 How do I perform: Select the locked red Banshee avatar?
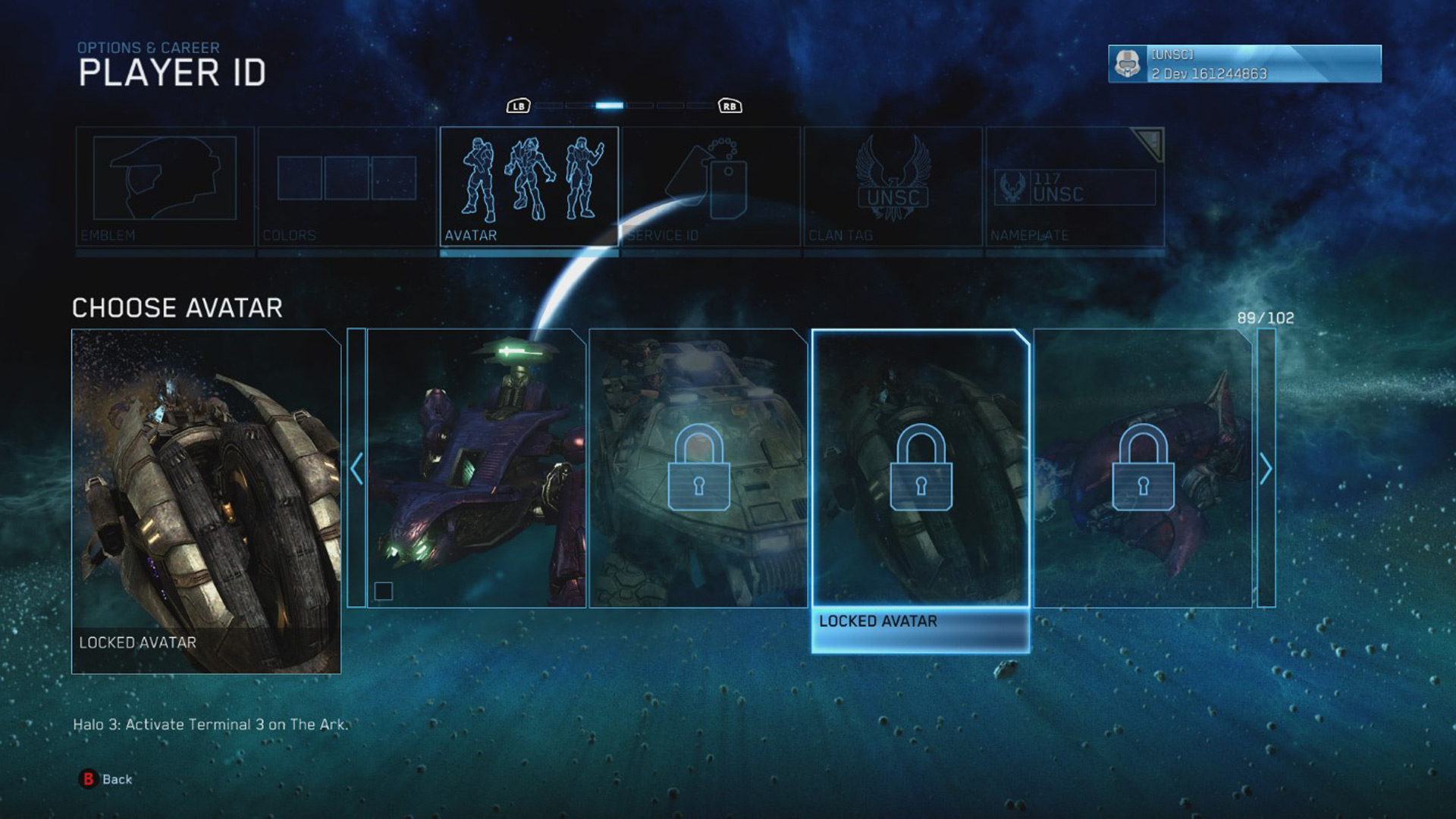point(1143,468)
